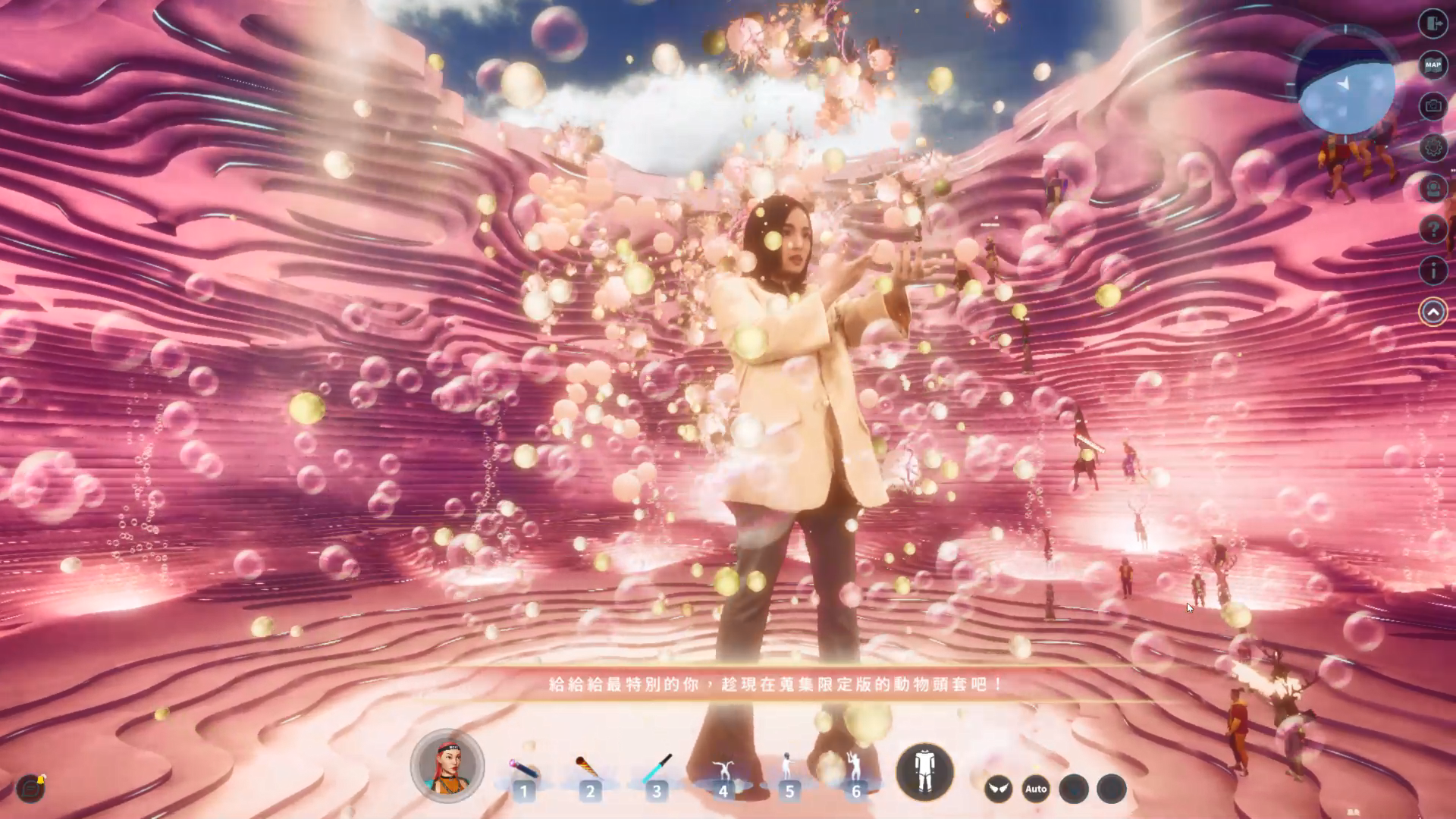
Task: Open the chat bubble with bell
Action: pyautogui.click(x=30, y=788)
